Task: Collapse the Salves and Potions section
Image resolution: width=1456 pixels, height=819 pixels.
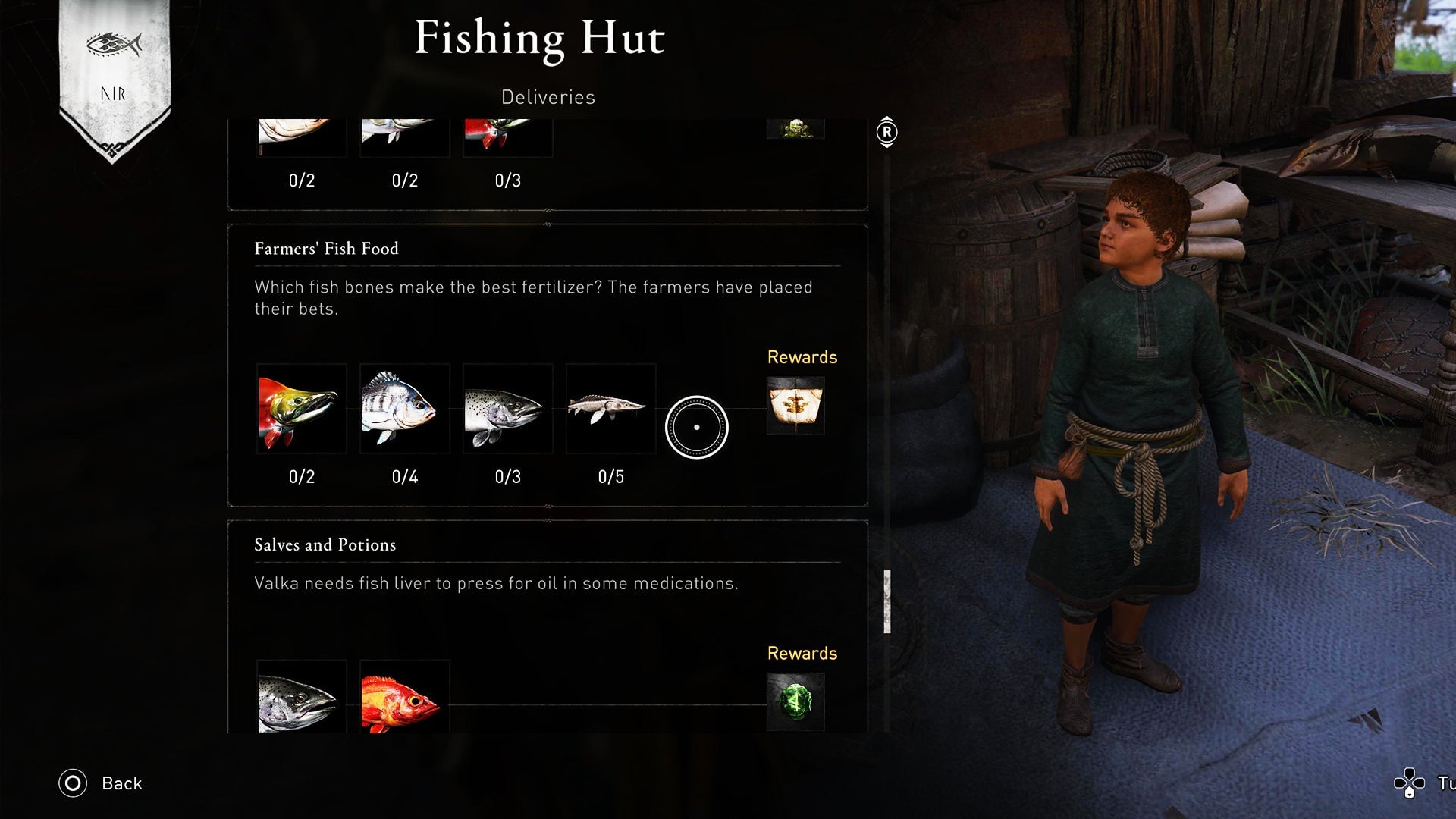Action: tap(324, 544)
